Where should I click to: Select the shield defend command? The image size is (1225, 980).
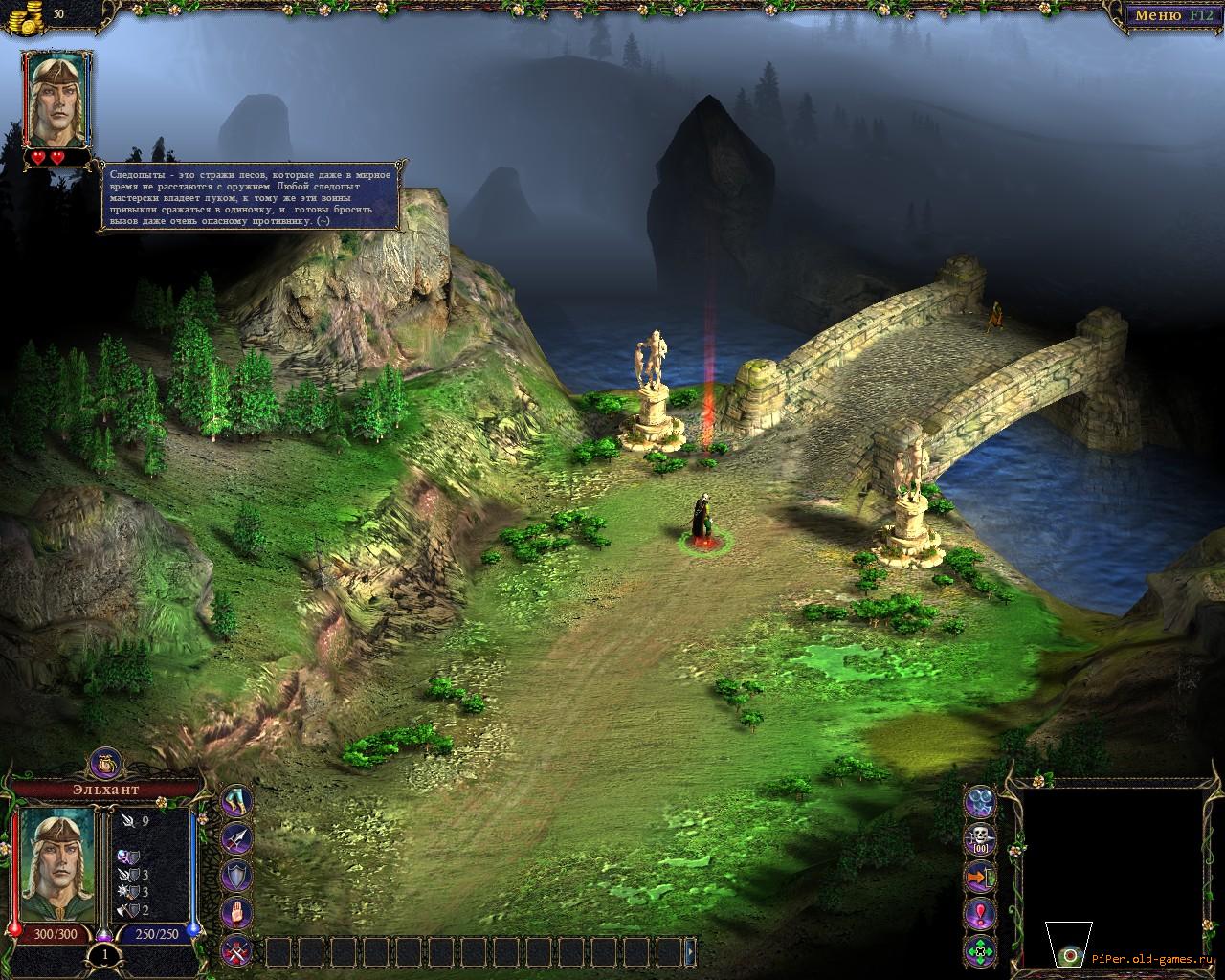236,876
